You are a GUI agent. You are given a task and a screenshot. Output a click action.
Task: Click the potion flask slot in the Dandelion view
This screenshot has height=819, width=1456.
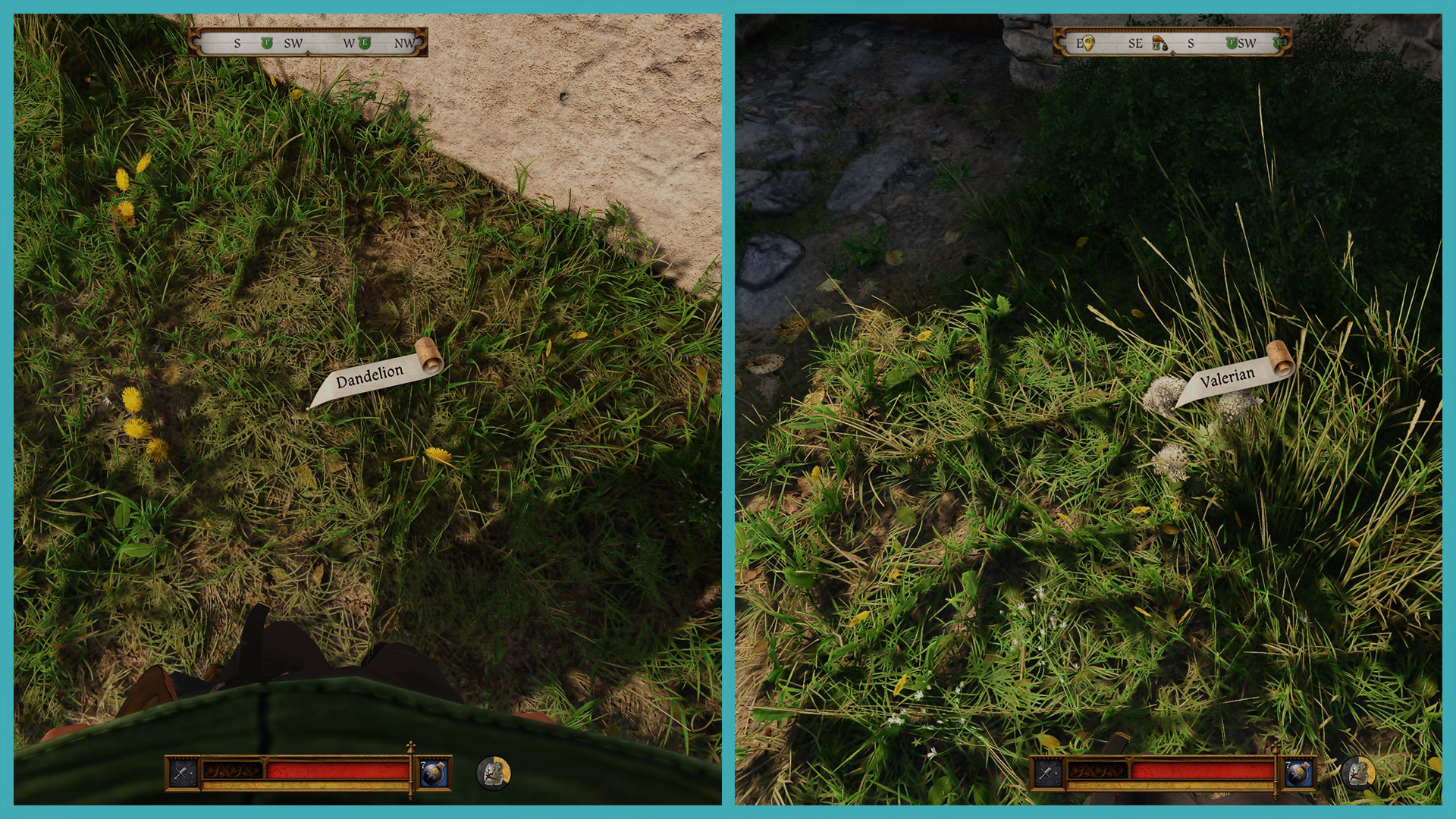(435, 773)
